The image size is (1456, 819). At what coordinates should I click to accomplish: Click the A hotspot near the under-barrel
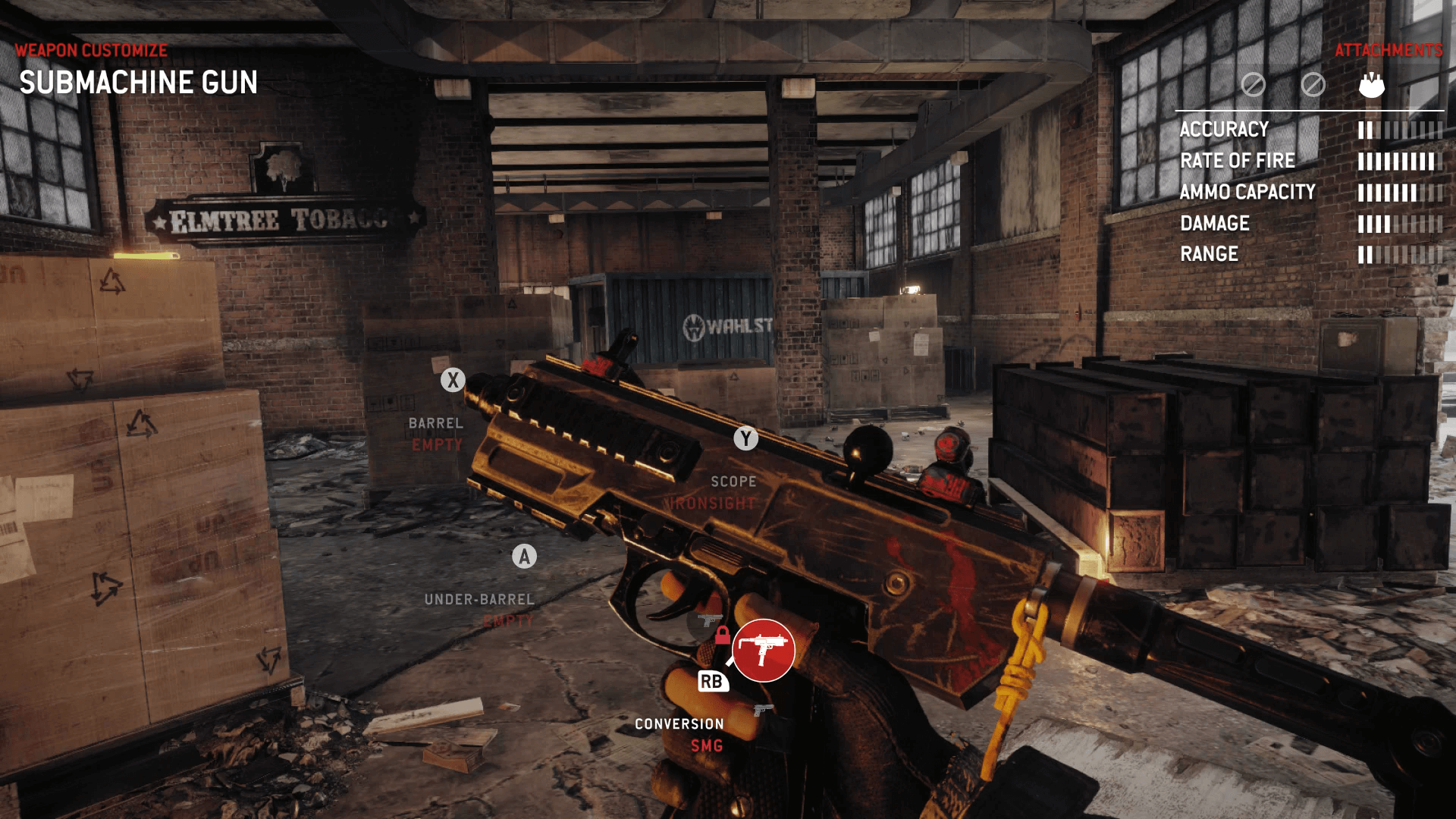tap(523, 557)
